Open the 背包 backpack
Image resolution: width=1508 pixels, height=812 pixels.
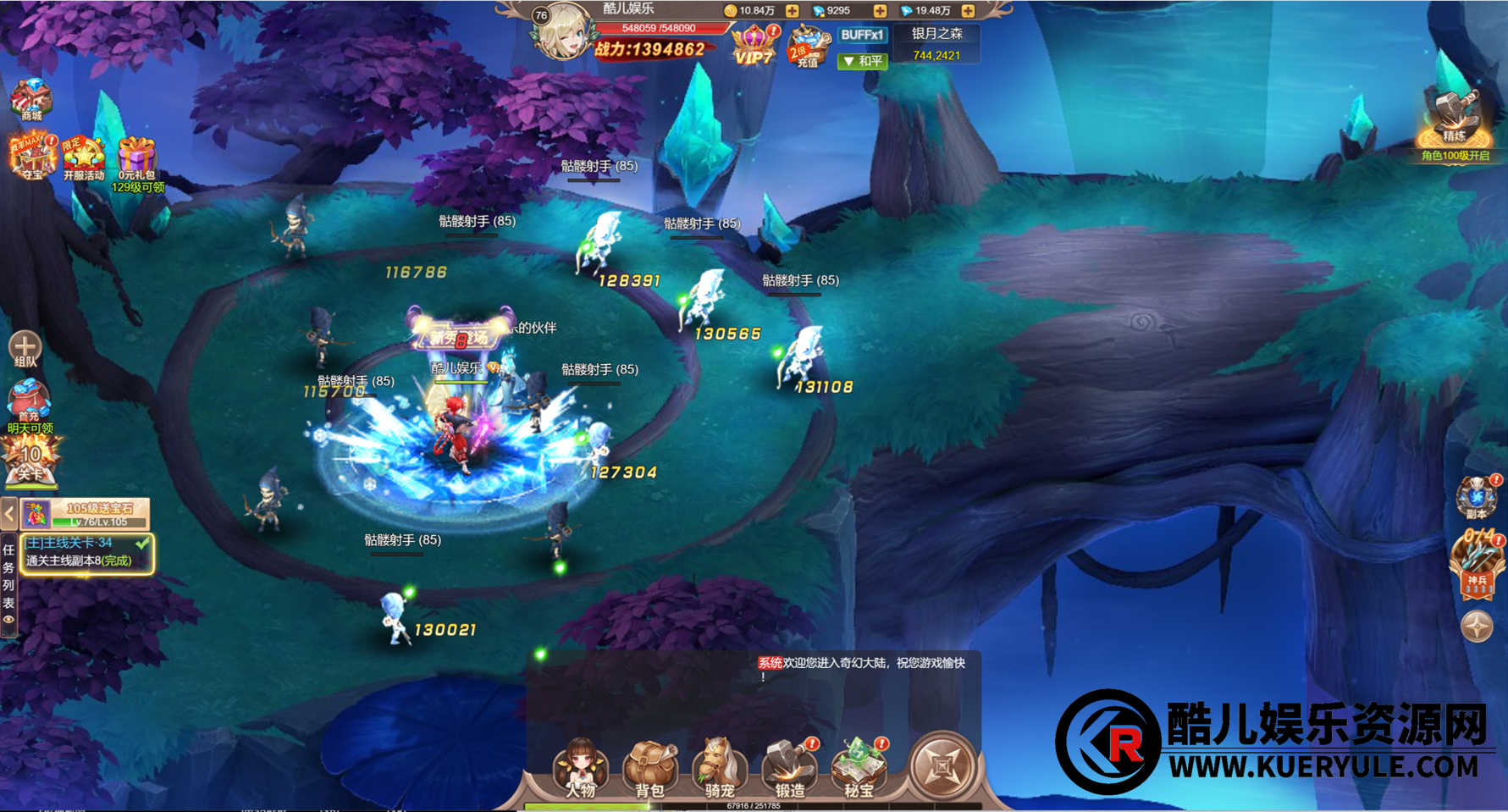coord(649,767)
